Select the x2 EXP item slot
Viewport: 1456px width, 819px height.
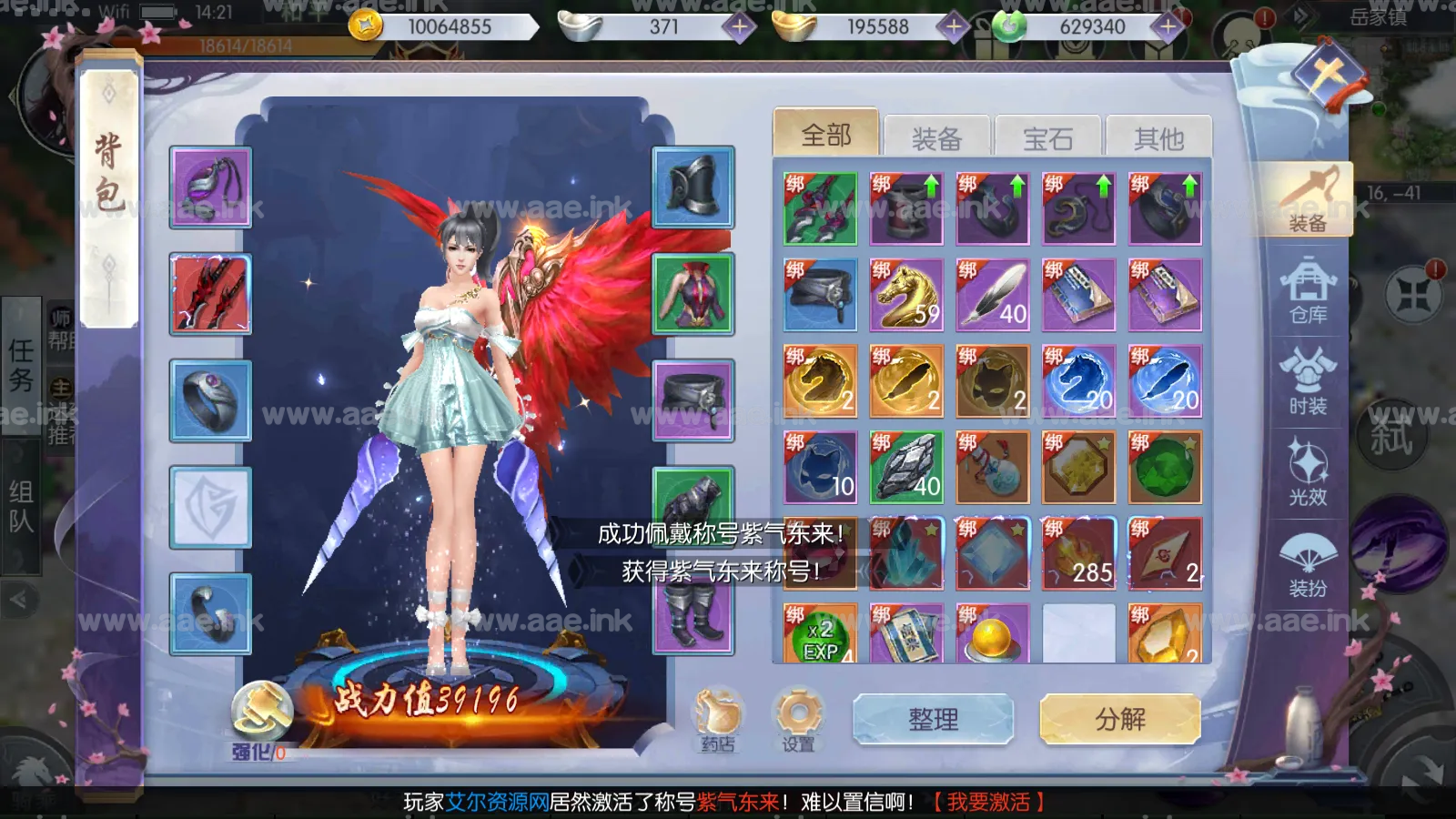820,633
